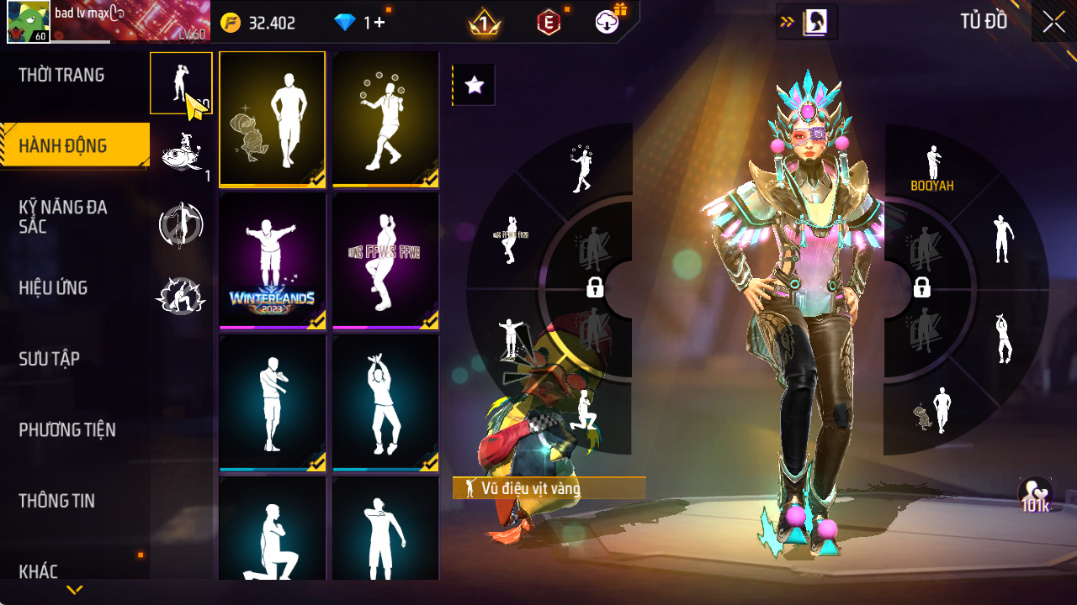Open the Thời Trang category
The width and height of the screenshot is (1077, 605).
pyautogui.click(x=62, y=75)
